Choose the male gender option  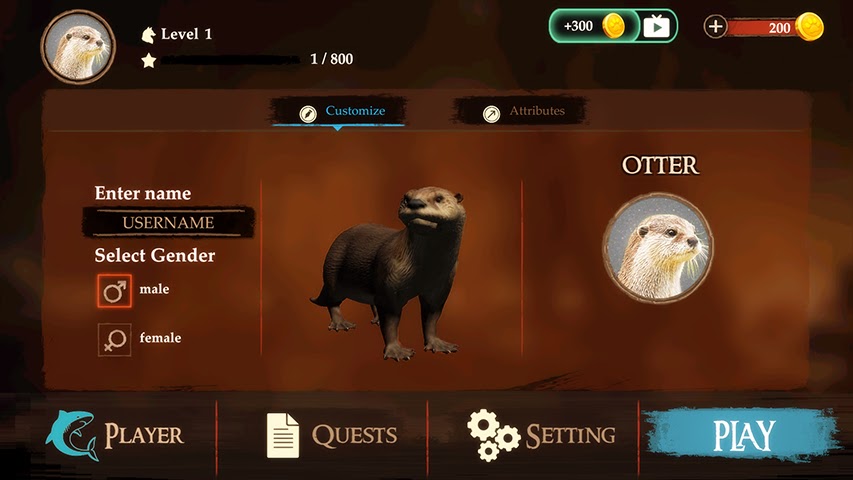114,290
